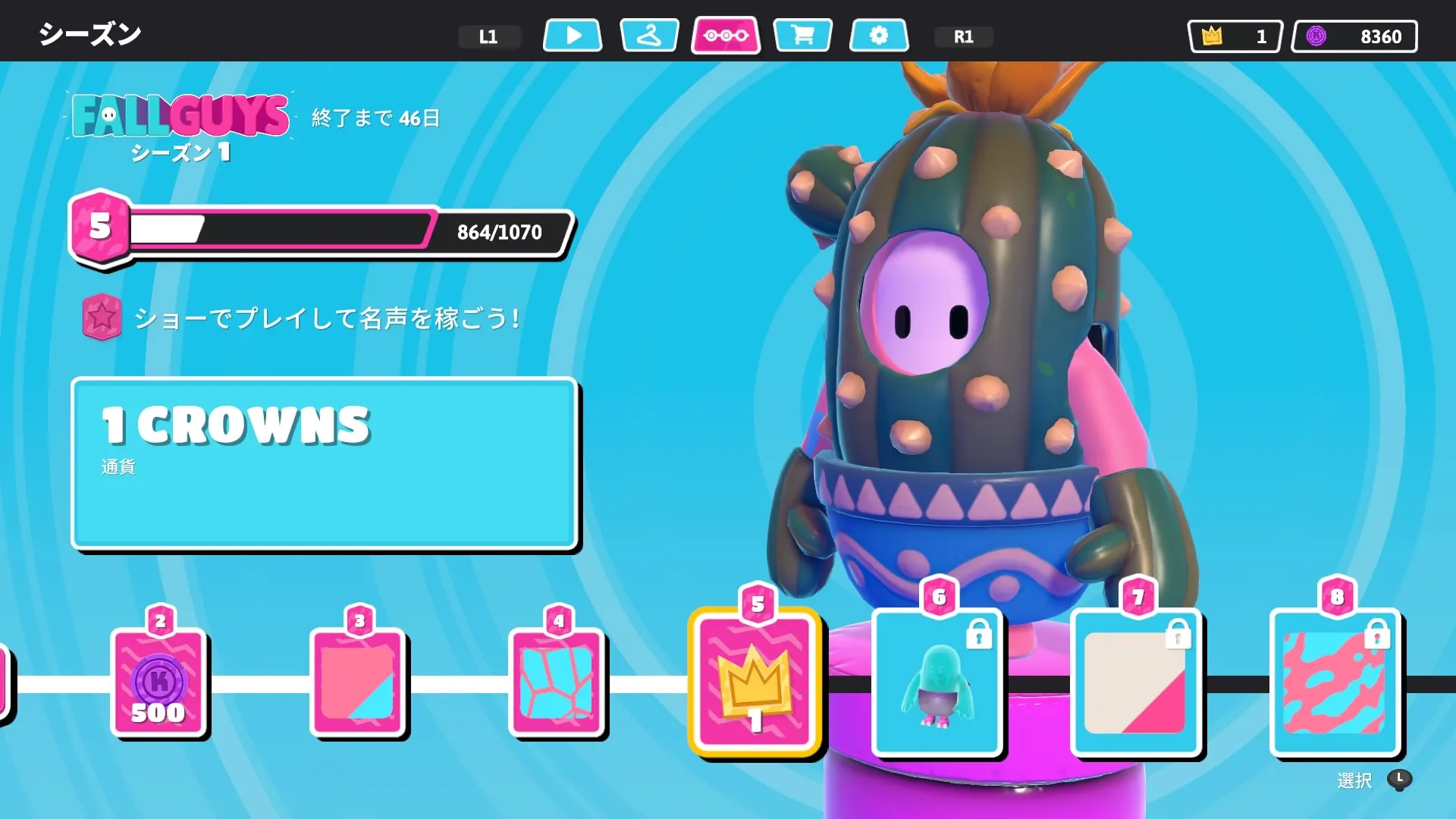The height and width of the screenshot is (819, 1456).
Task: Click the Kudos currency icon
Action: pos(1315,35)
